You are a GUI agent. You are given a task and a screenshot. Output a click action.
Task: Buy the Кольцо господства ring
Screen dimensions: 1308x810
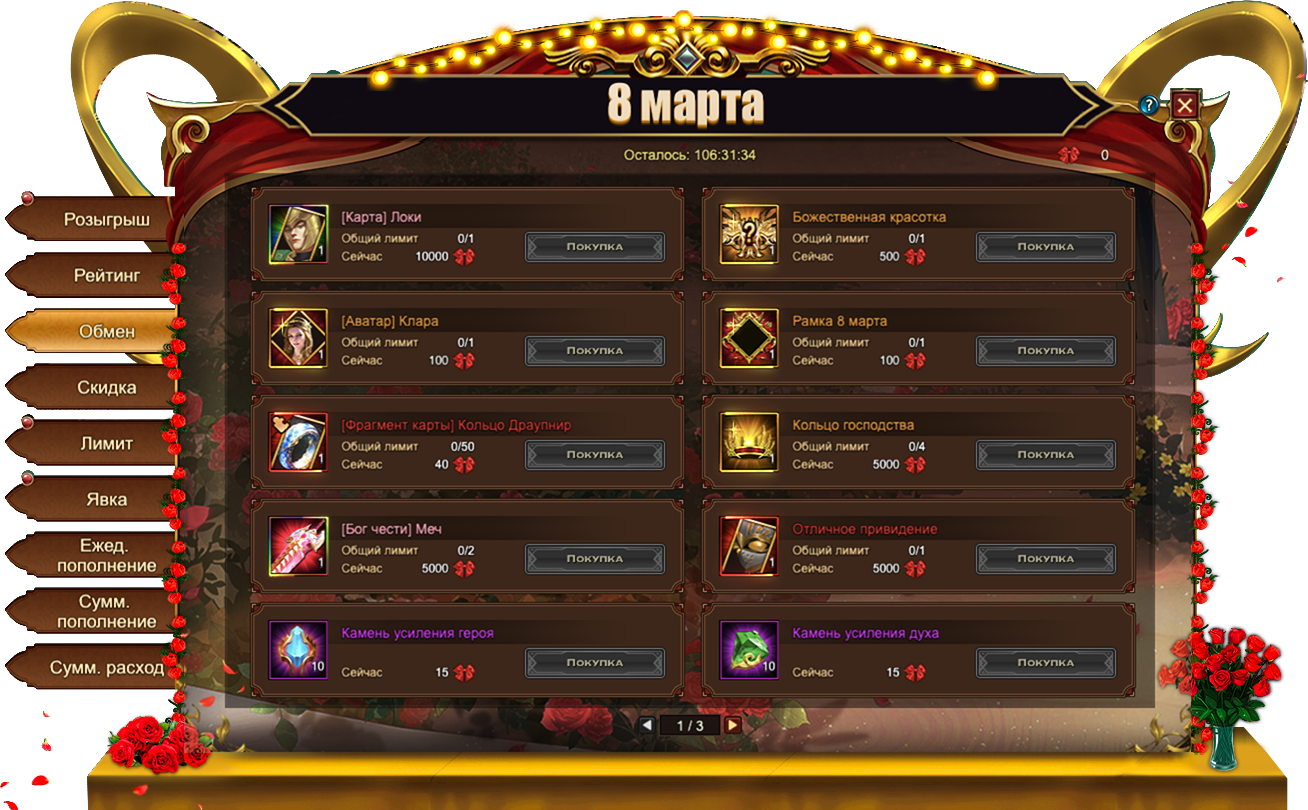[1045, 455]
